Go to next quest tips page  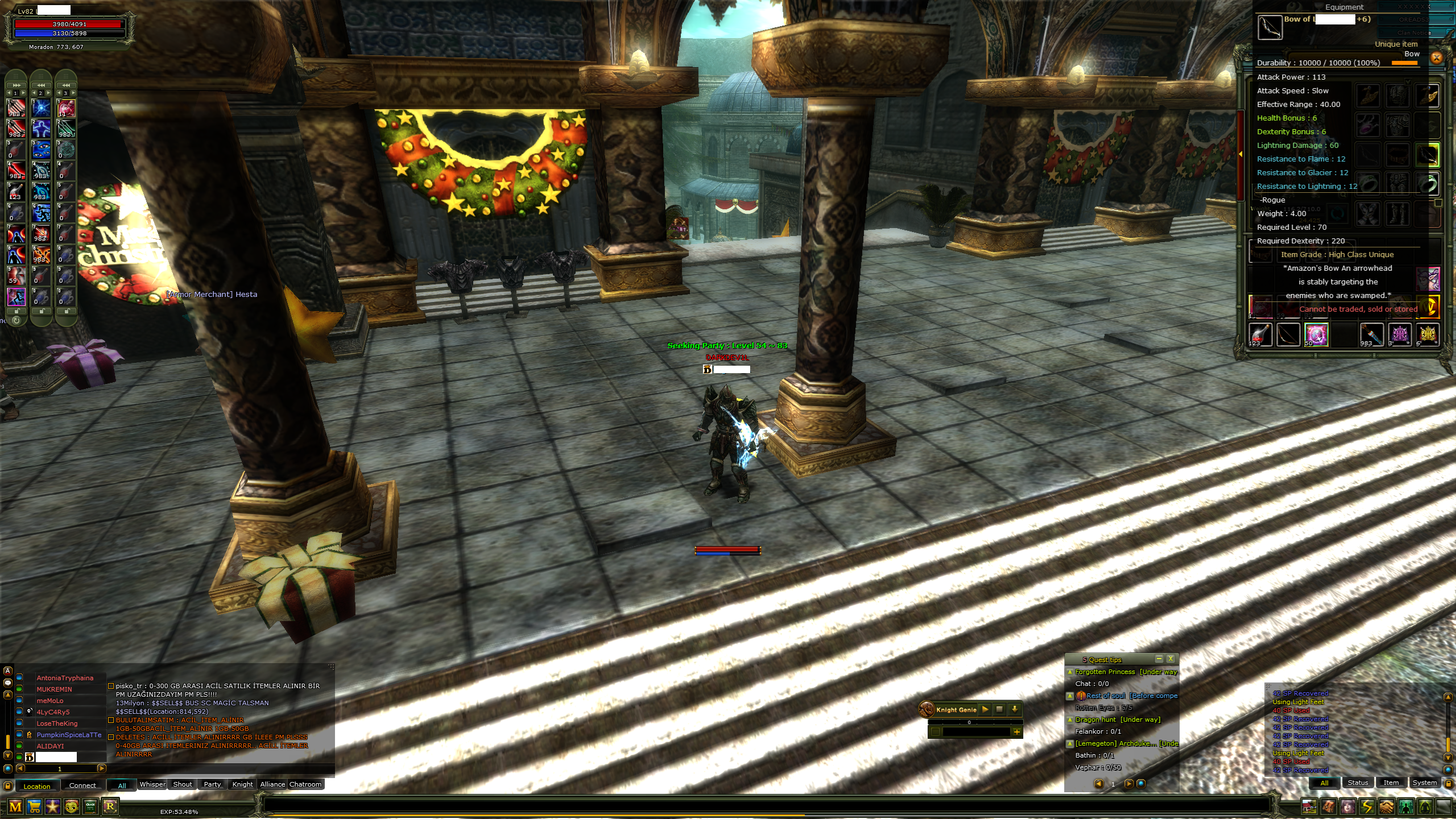[1129, 783]
